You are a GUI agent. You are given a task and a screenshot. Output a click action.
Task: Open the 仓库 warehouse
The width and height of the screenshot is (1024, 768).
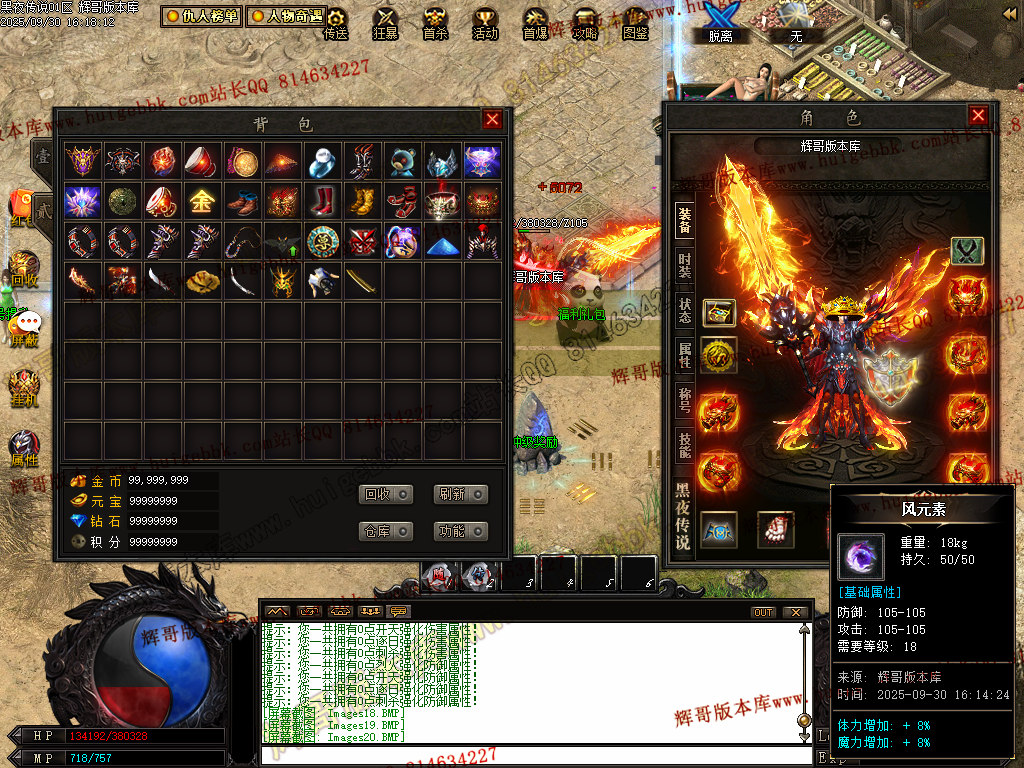[385, 531]
